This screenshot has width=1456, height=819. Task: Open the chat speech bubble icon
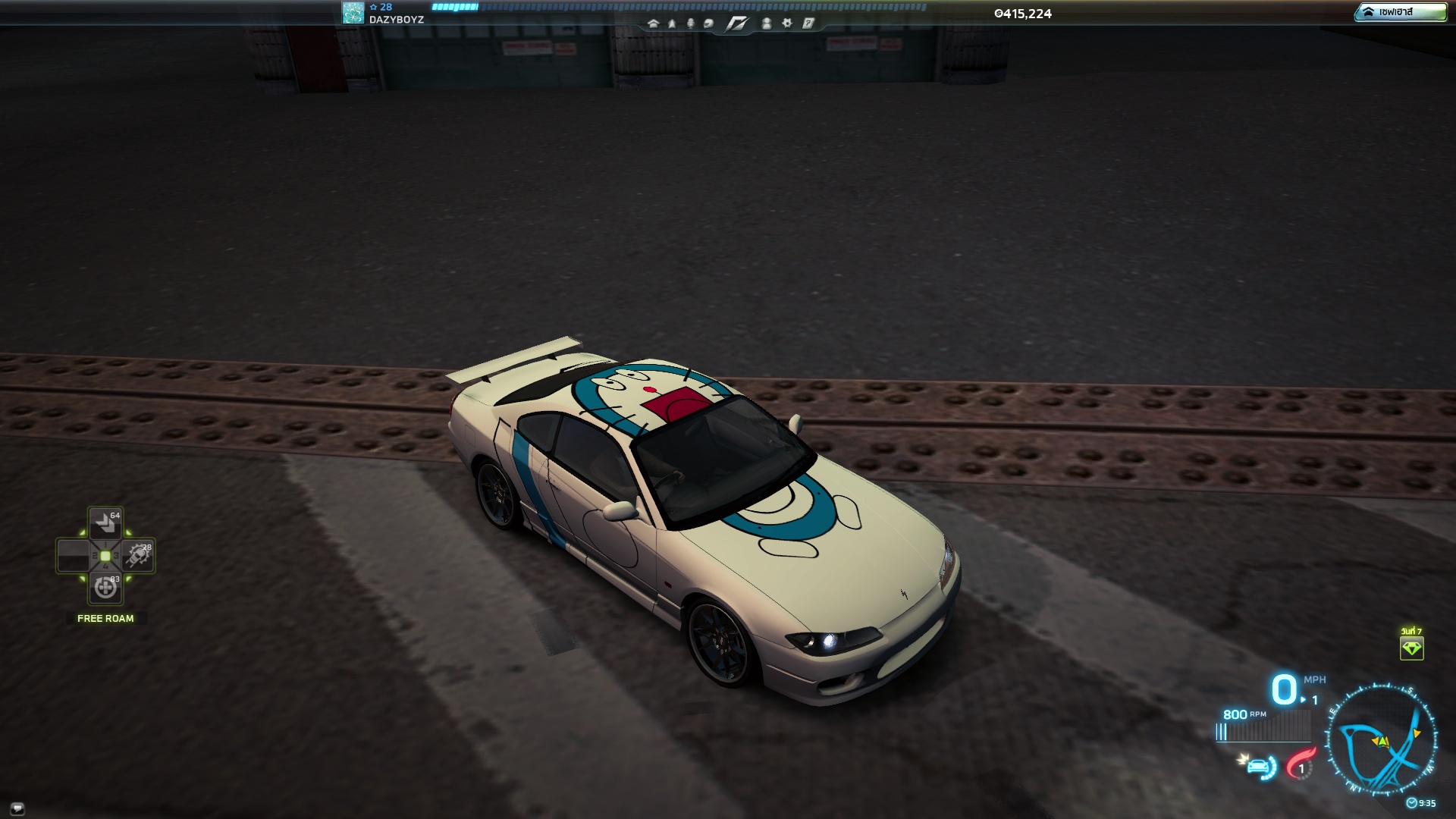click(17, 808)
